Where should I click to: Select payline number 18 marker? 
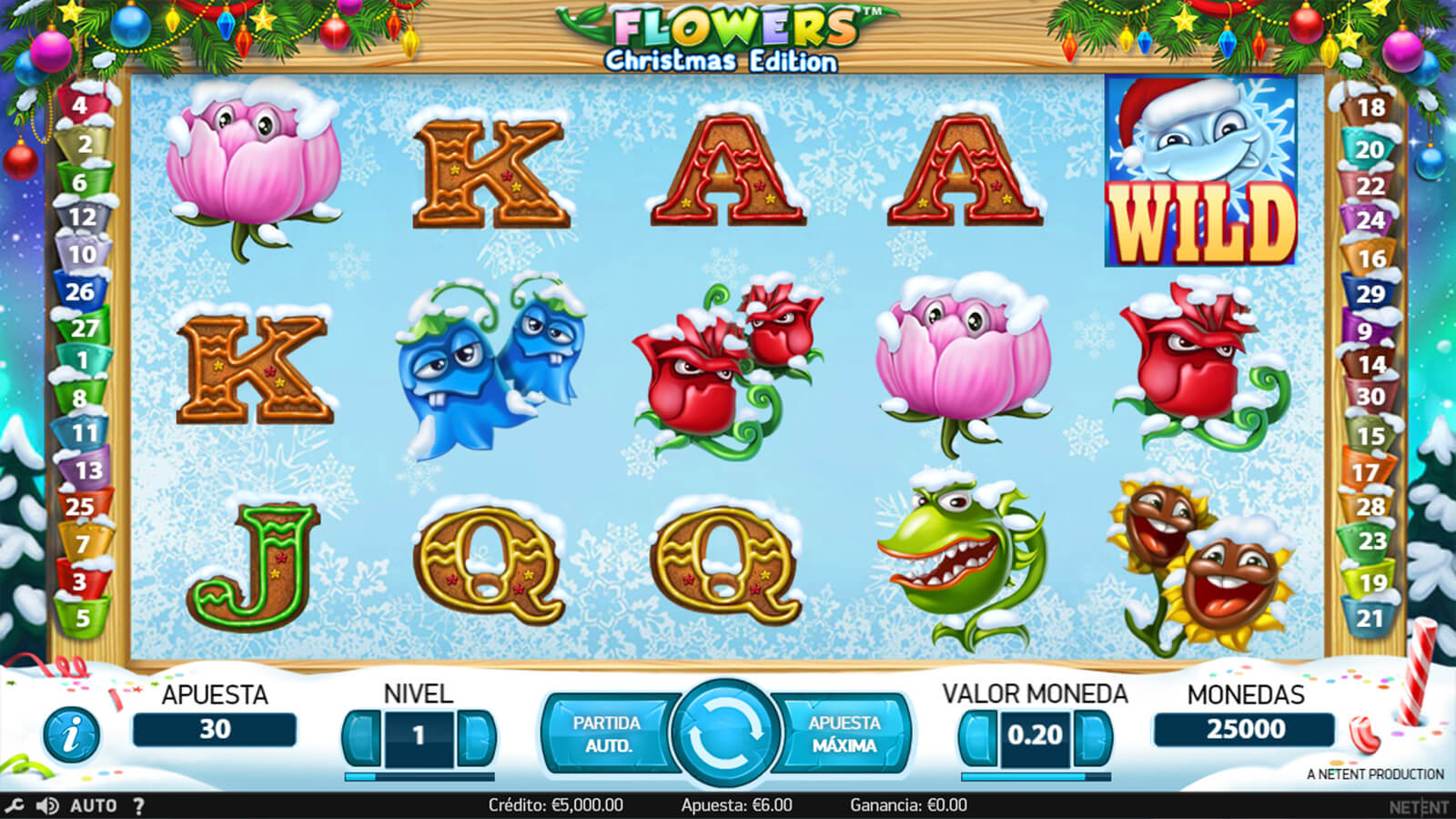tap(1370, 108)
